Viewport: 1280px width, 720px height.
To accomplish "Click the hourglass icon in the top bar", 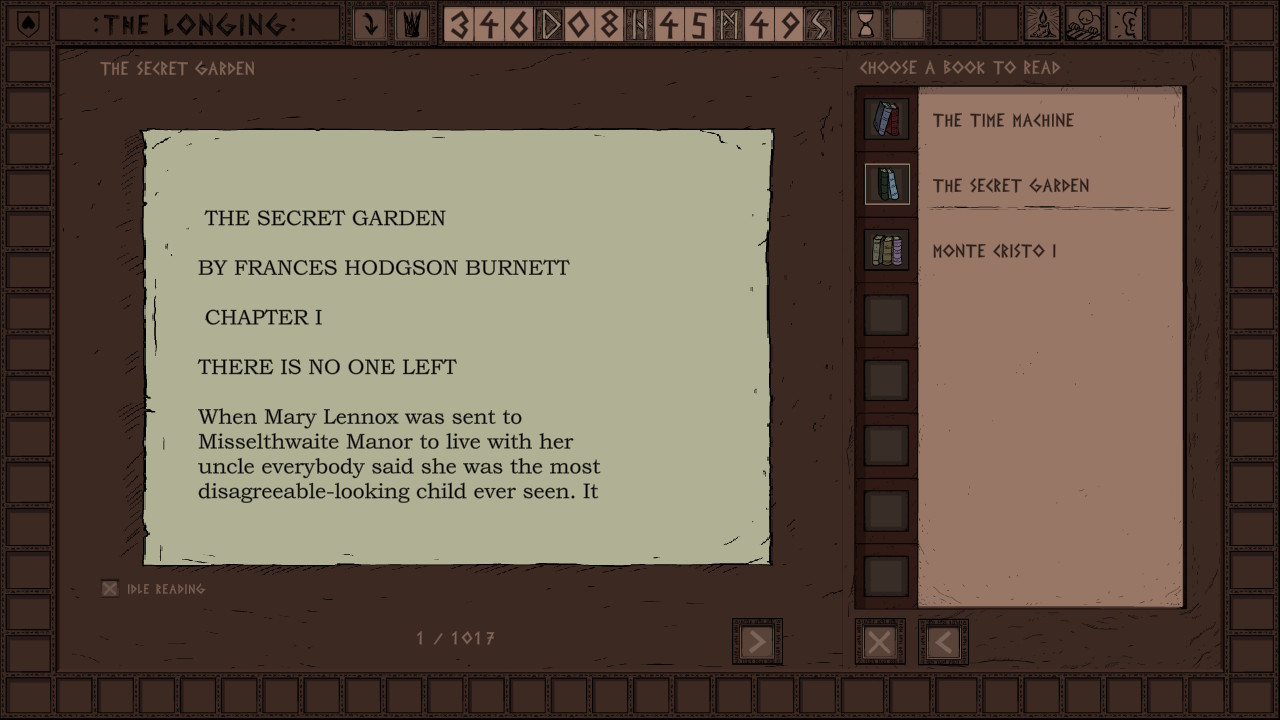I will point(867,24).
